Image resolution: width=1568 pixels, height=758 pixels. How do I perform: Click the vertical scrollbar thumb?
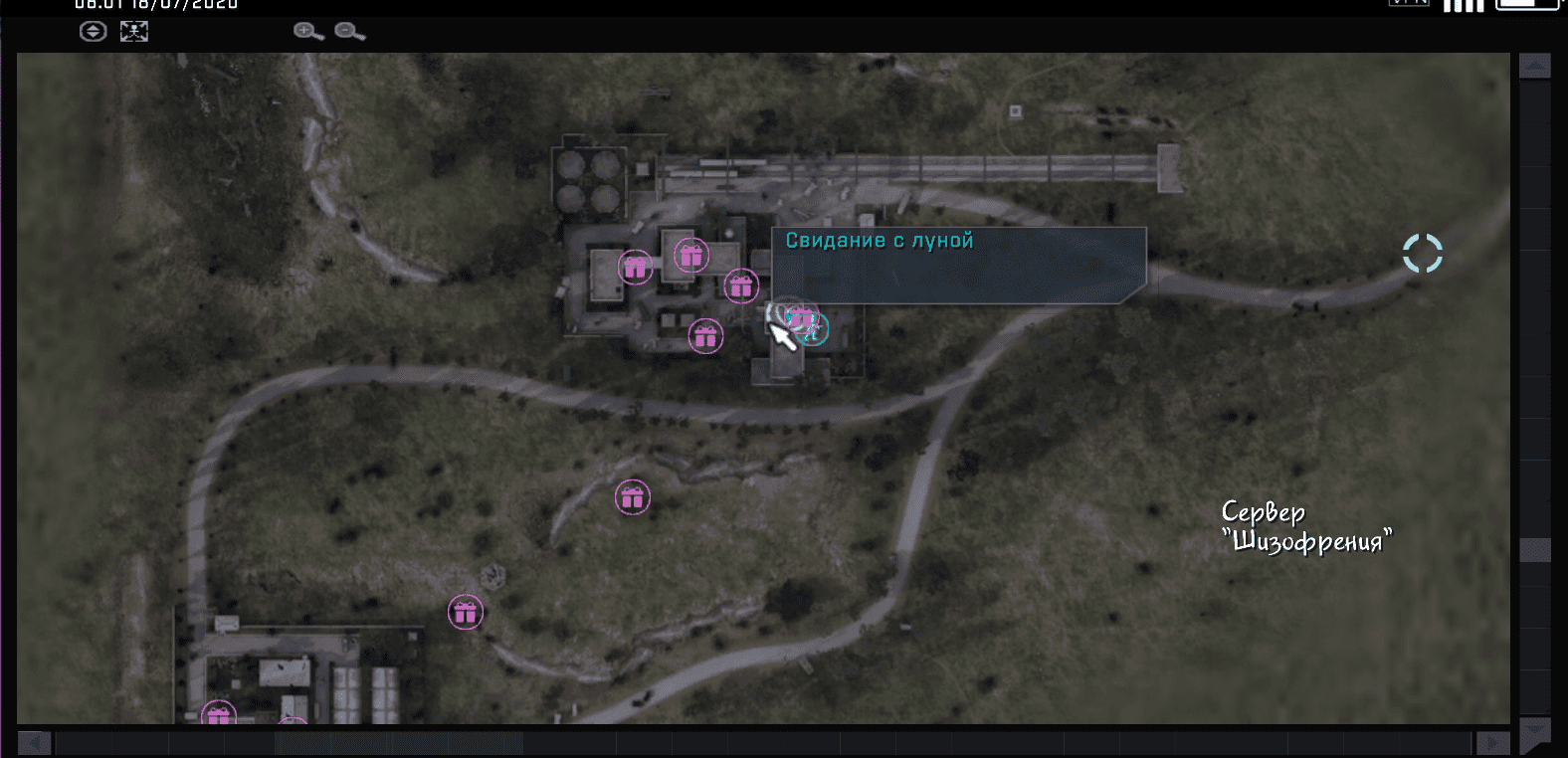[x=1534, y=550]
